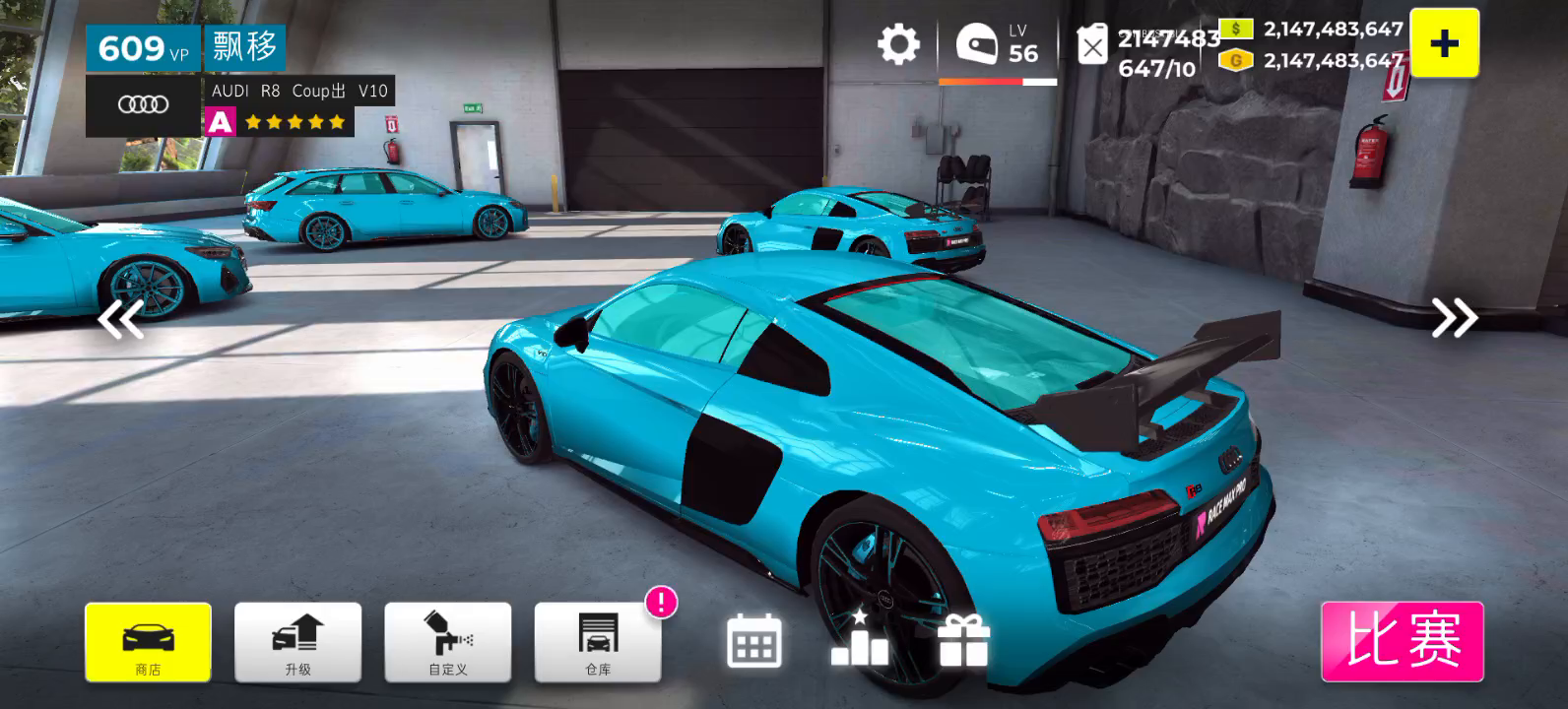1568x709 pixels.
Task: Open the 仓库 garage menu
Action: 597,642
